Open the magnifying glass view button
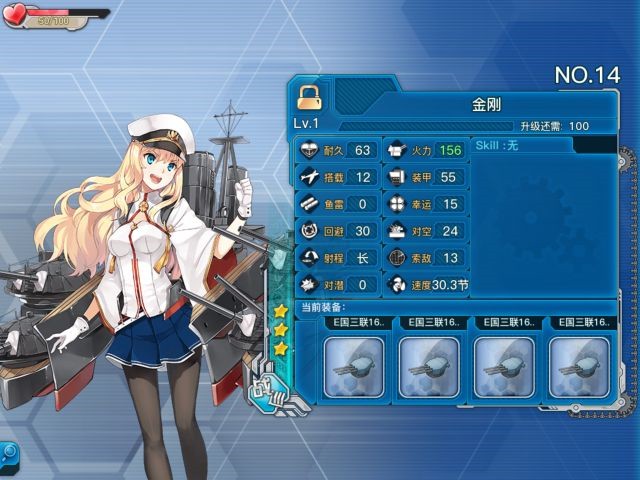This screenshot has width=640, height=480. (x=9, y=453)
